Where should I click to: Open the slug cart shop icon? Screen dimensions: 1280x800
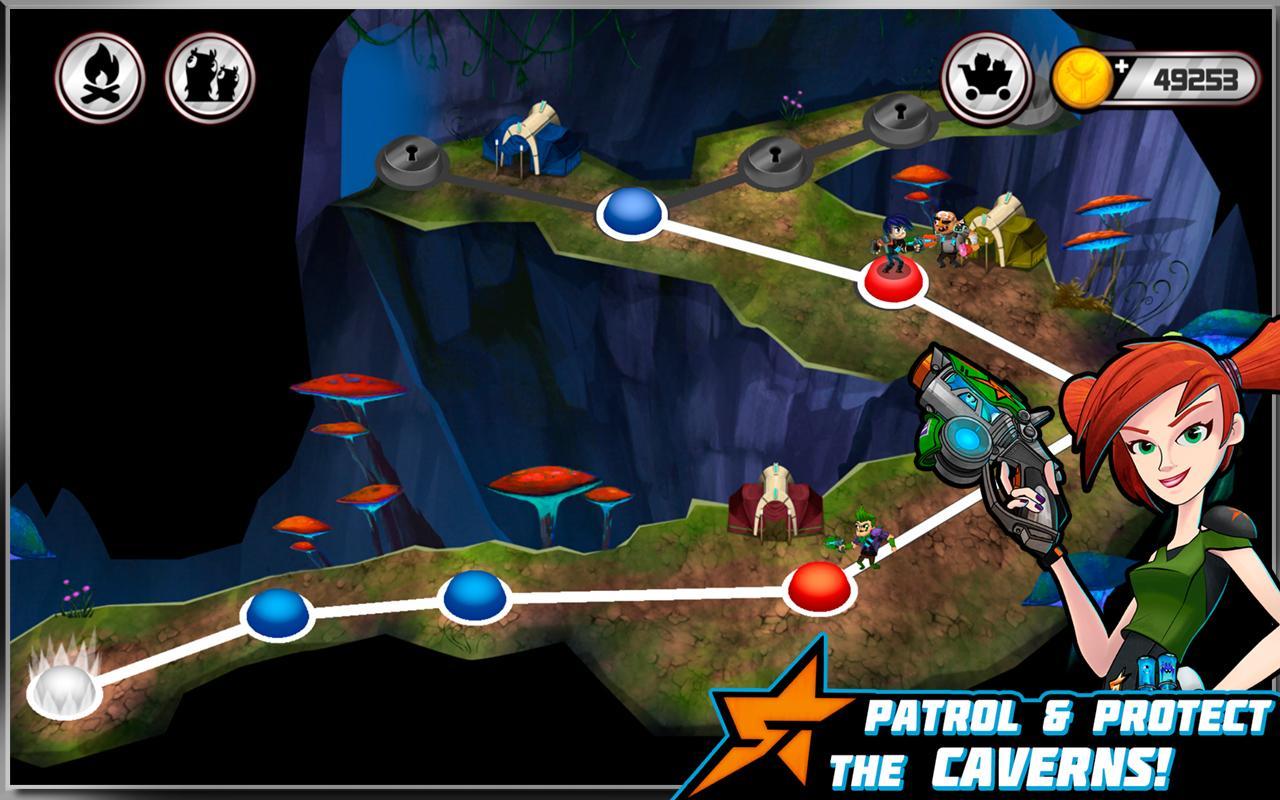(x=985, y=72)
